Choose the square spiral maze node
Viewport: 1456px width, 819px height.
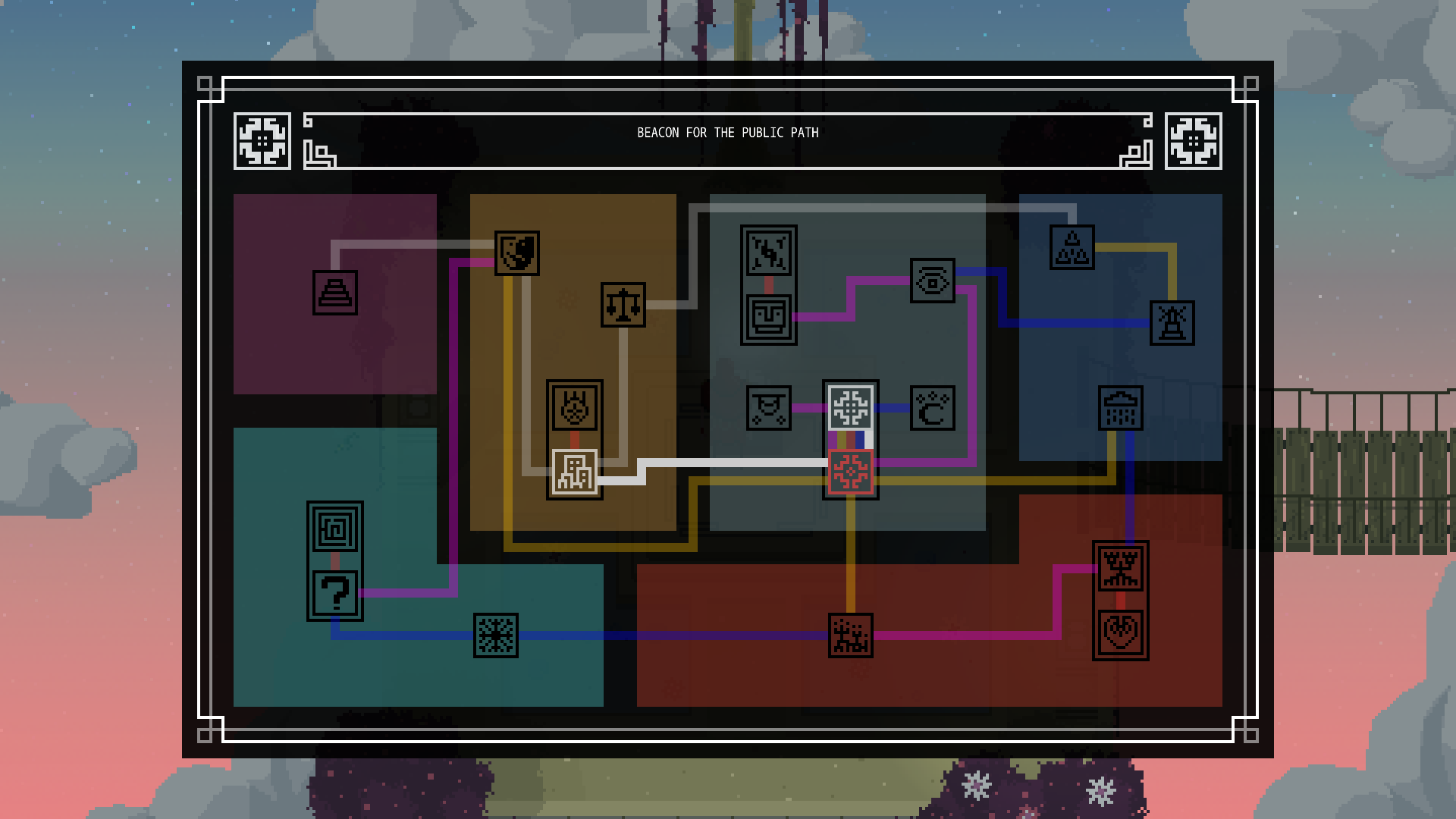click(335, 529)
